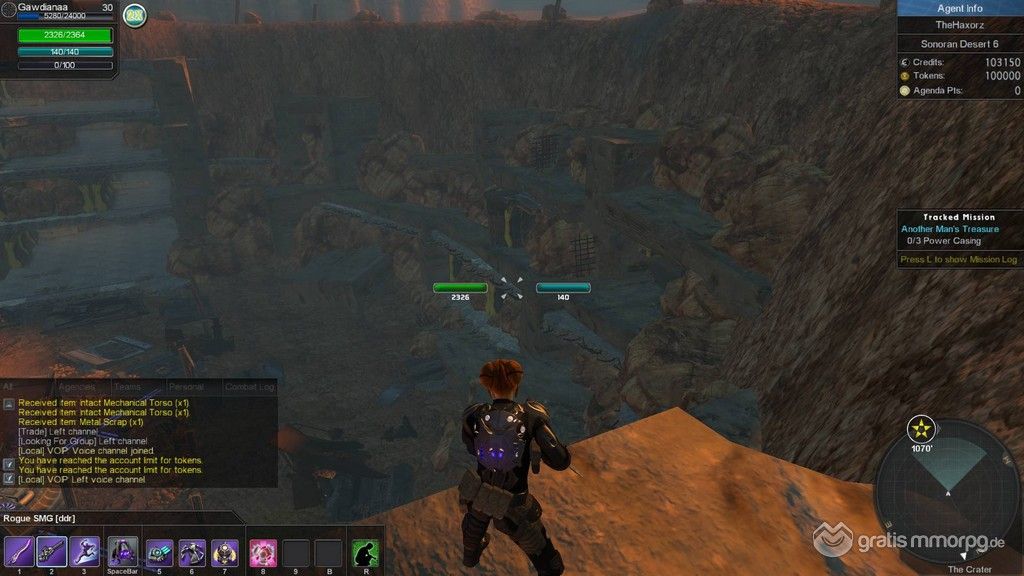Open the Teams chat tab
This screenshot has width=1024, height=576.
[127, 387]
